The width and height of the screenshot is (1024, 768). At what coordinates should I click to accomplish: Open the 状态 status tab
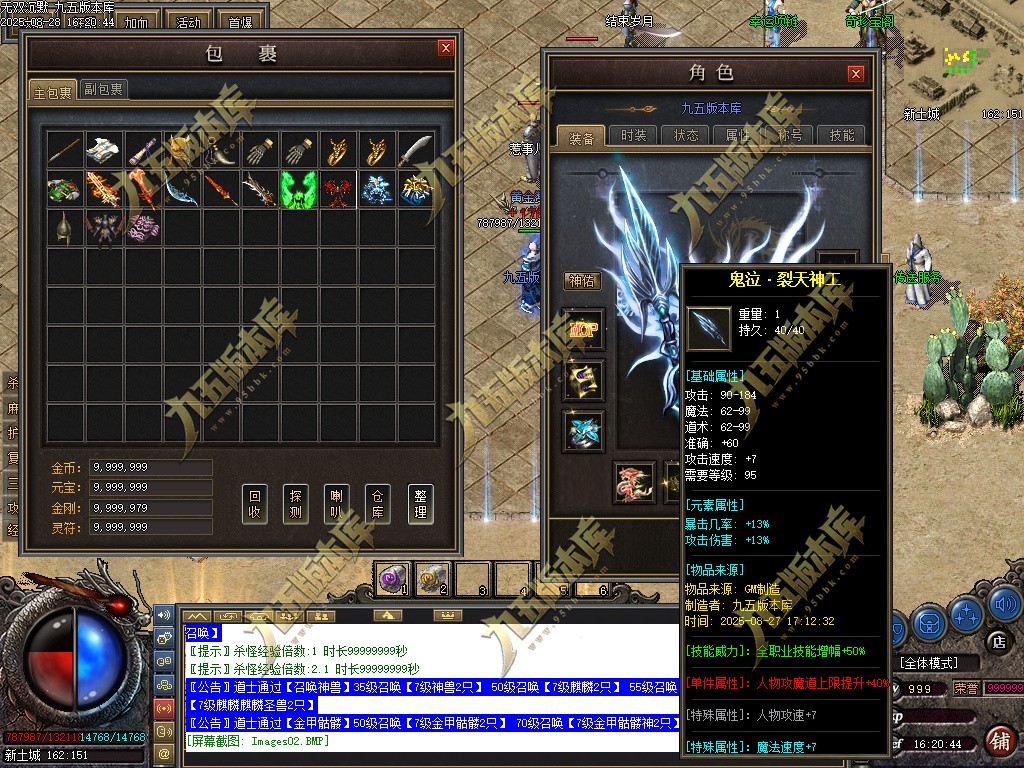tap(686, 136)
